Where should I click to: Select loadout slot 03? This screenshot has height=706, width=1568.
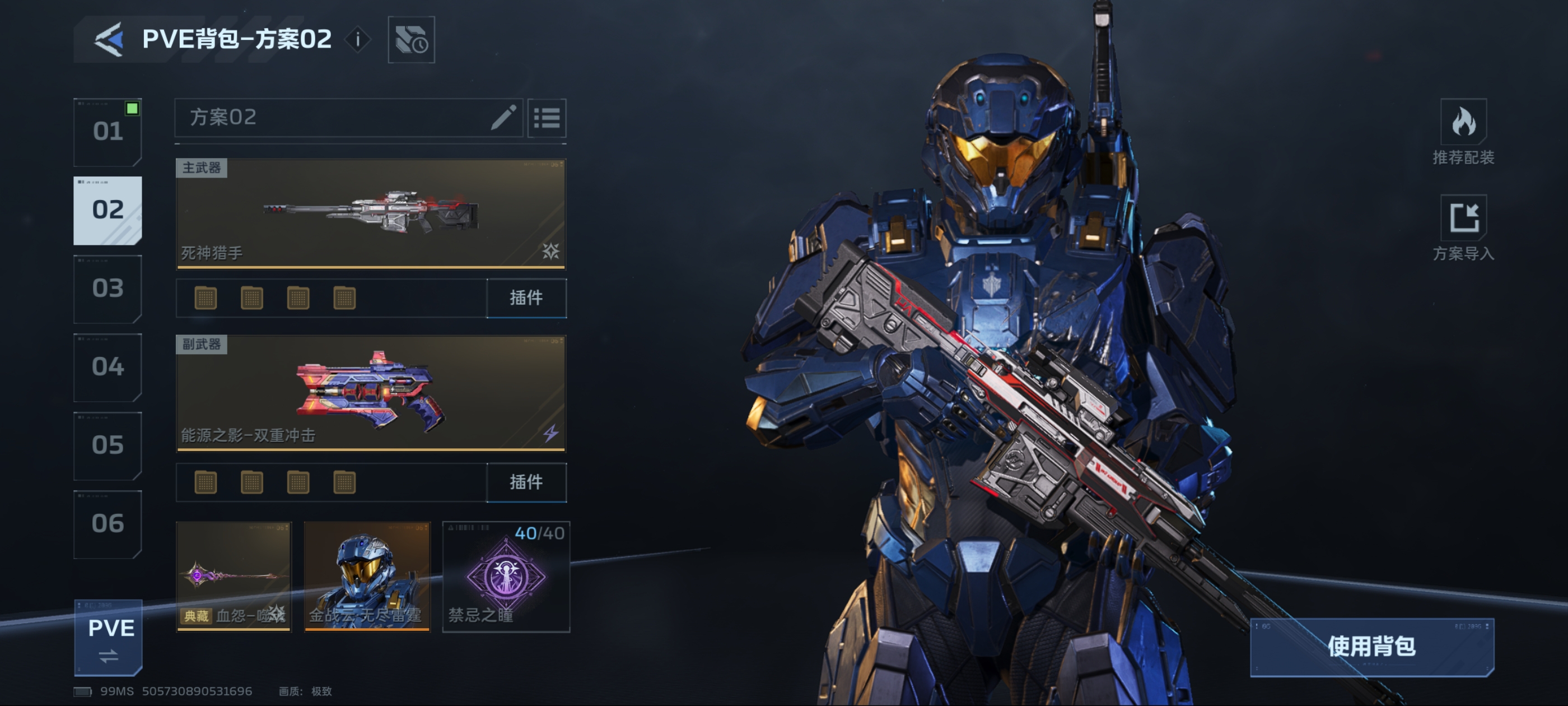coord(108,288)
